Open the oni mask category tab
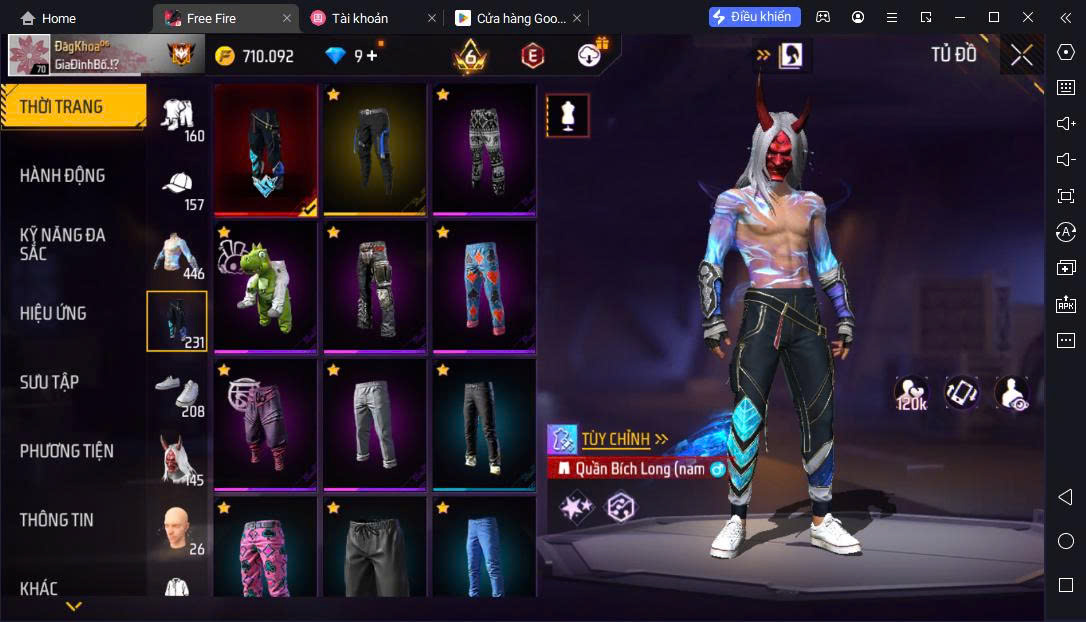This screenshot has width=1086, height=622. [178, 461]
